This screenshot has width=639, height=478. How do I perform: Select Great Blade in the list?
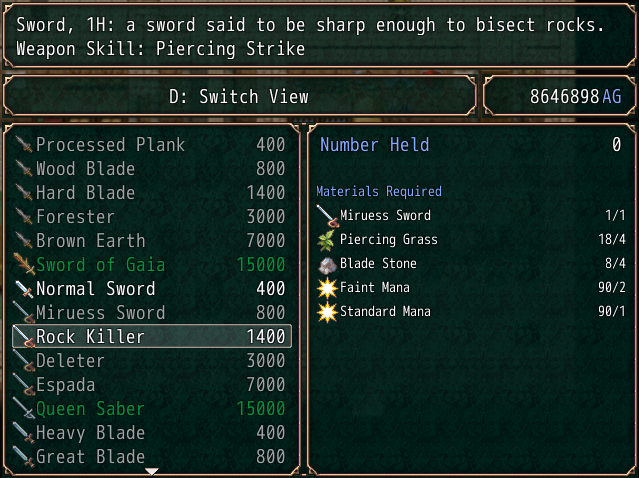[x=150, y=457]
